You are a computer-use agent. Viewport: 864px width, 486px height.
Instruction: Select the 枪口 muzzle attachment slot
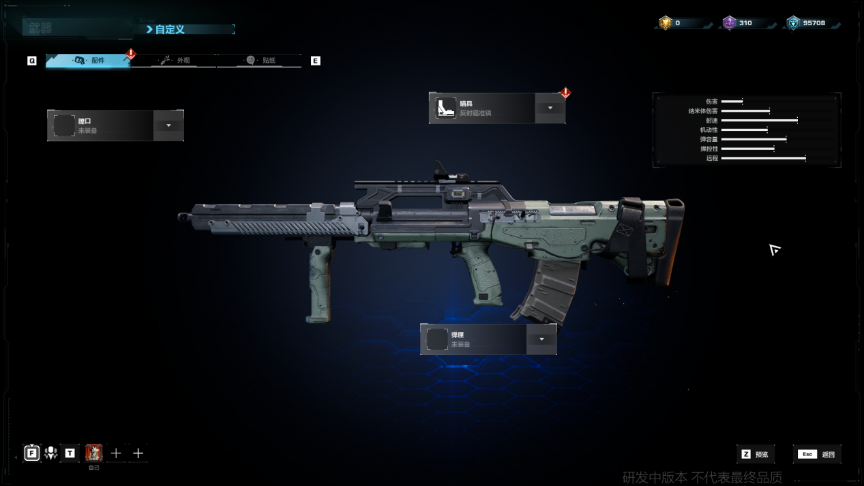100,125
